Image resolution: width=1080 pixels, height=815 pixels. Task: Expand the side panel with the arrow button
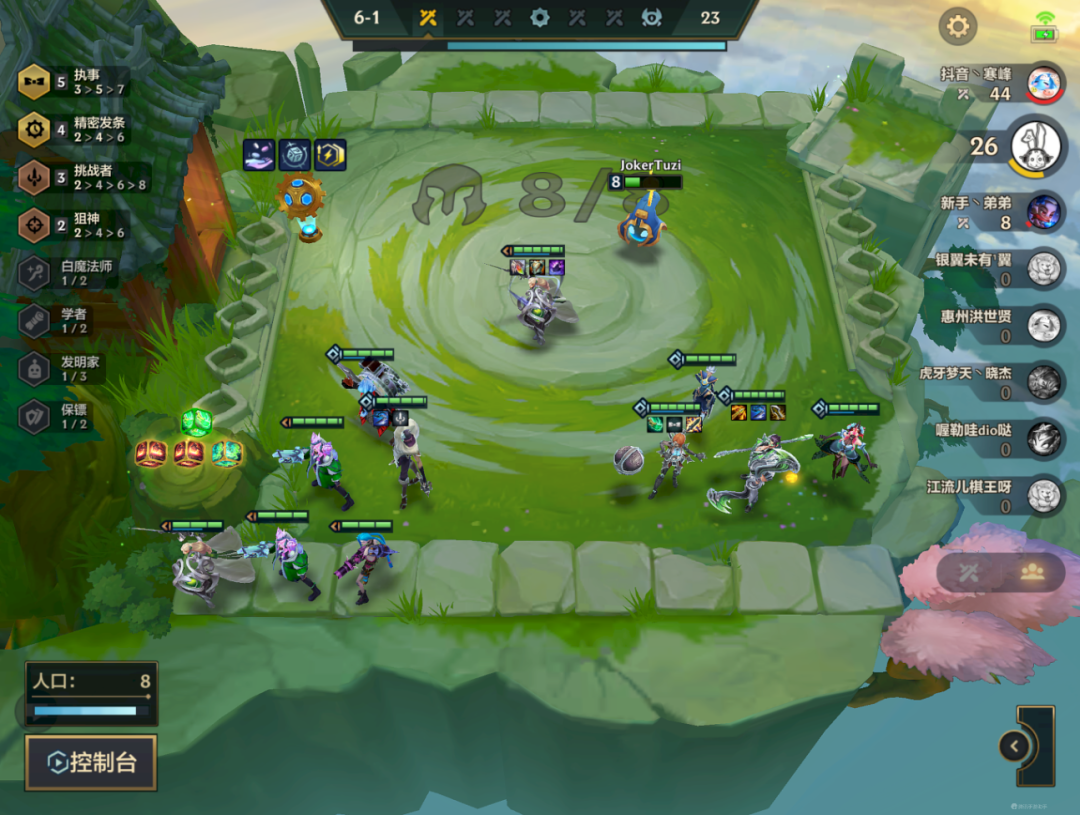point(1014,745)
